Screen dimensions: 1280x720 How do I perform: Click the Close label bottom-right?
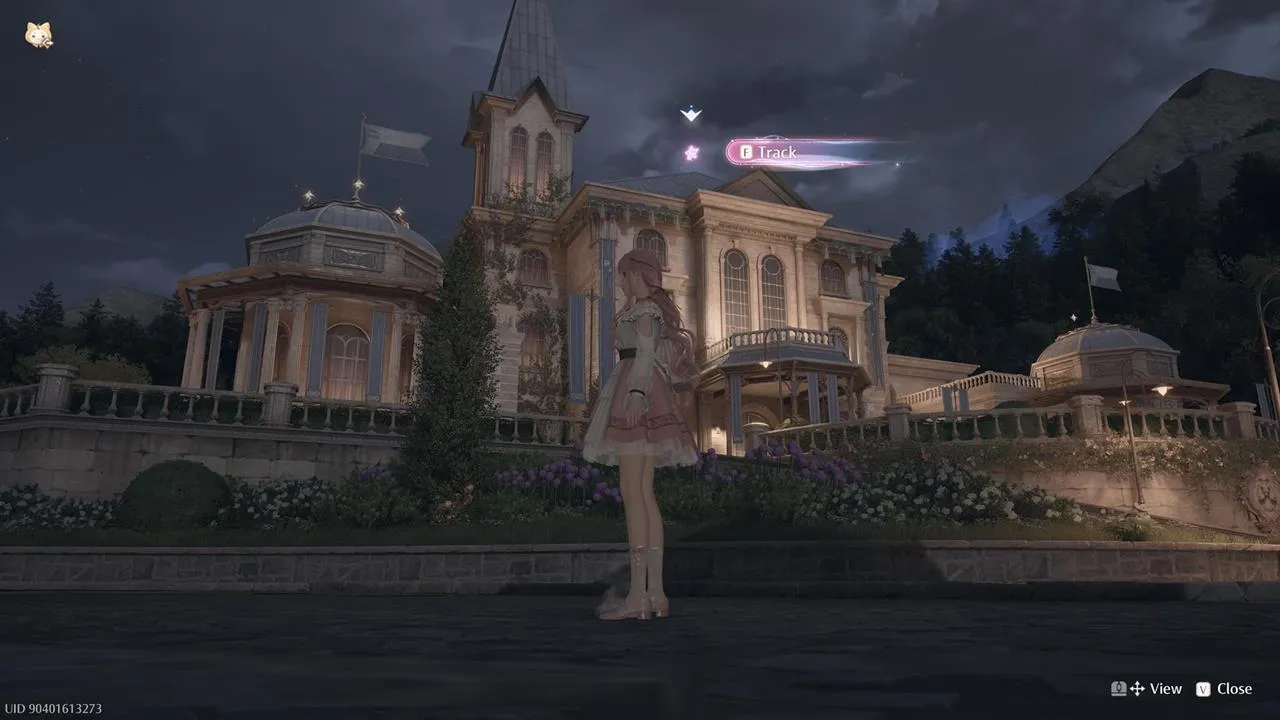(x=1234, y=689)
